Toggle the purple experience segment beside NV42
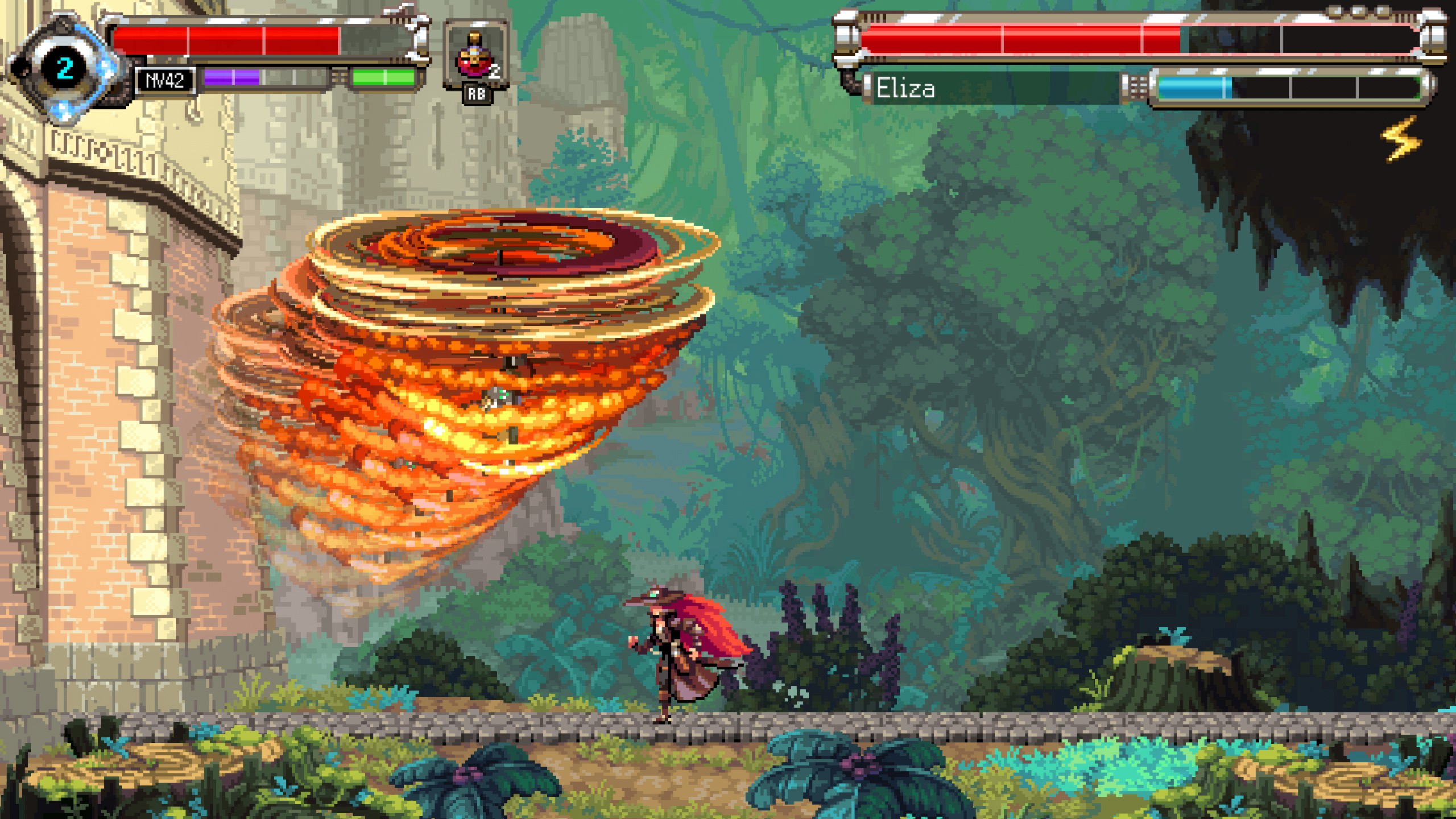The image size is (1456, 819). click(232, 78)
